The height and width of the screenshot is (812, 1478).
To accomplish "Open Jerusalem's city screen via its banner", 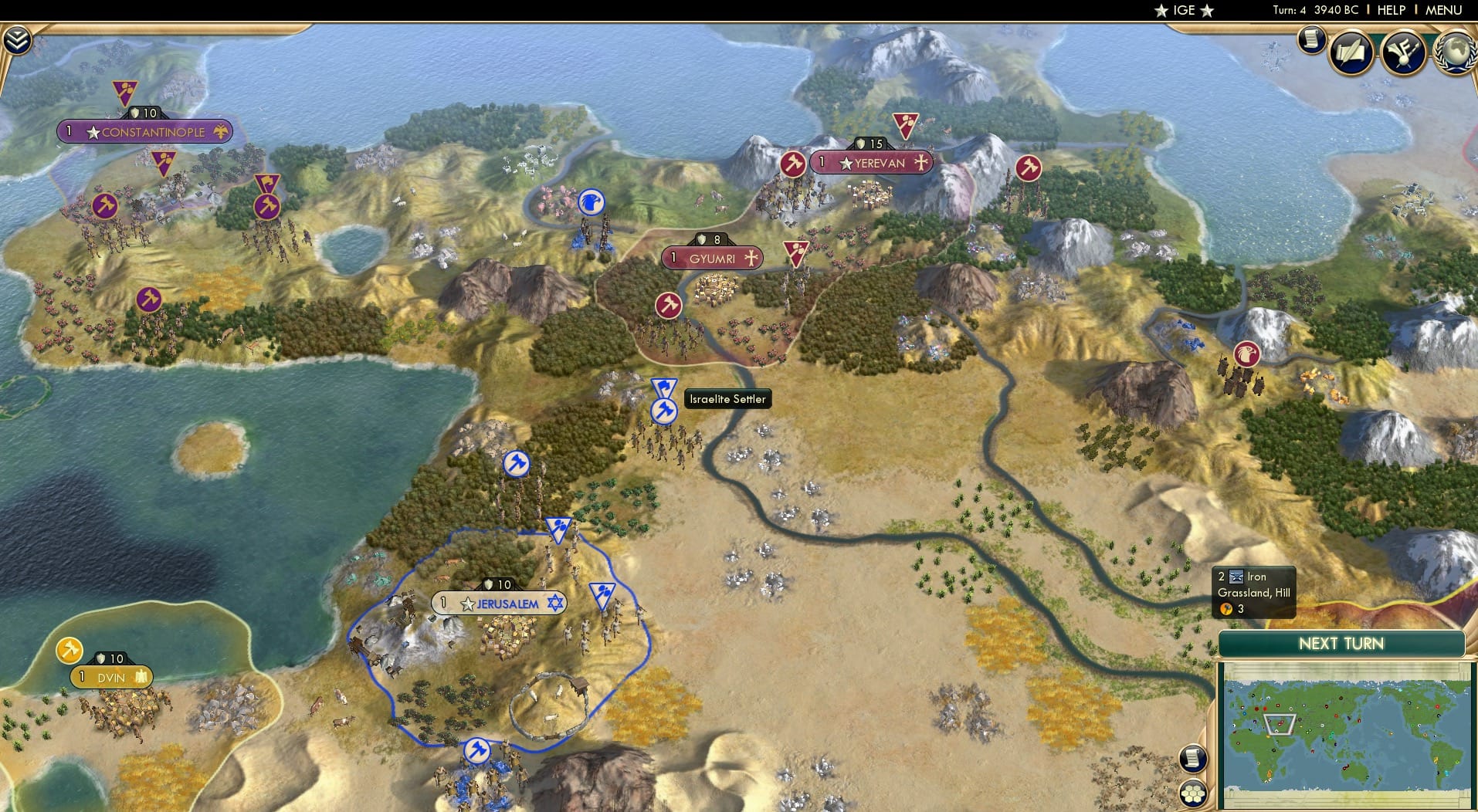I will (506, 604).
